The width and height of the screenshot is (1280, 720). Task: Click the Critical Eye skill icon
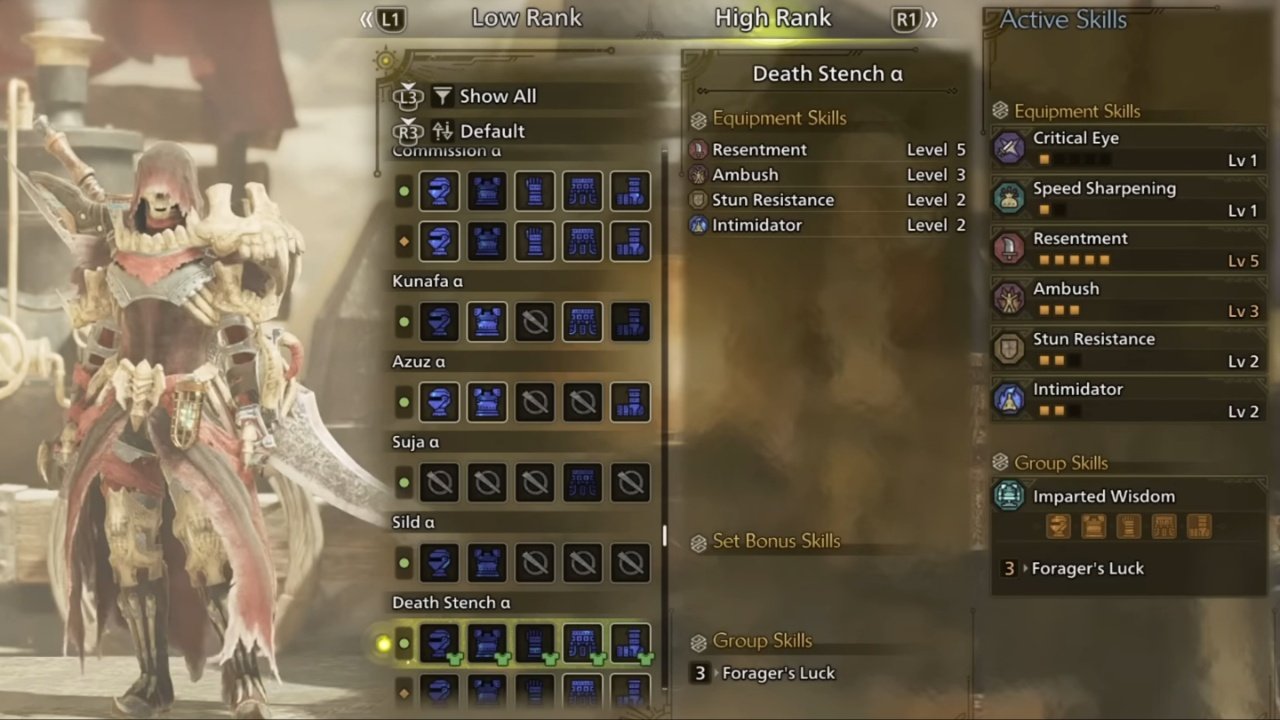pos(1009,147)
